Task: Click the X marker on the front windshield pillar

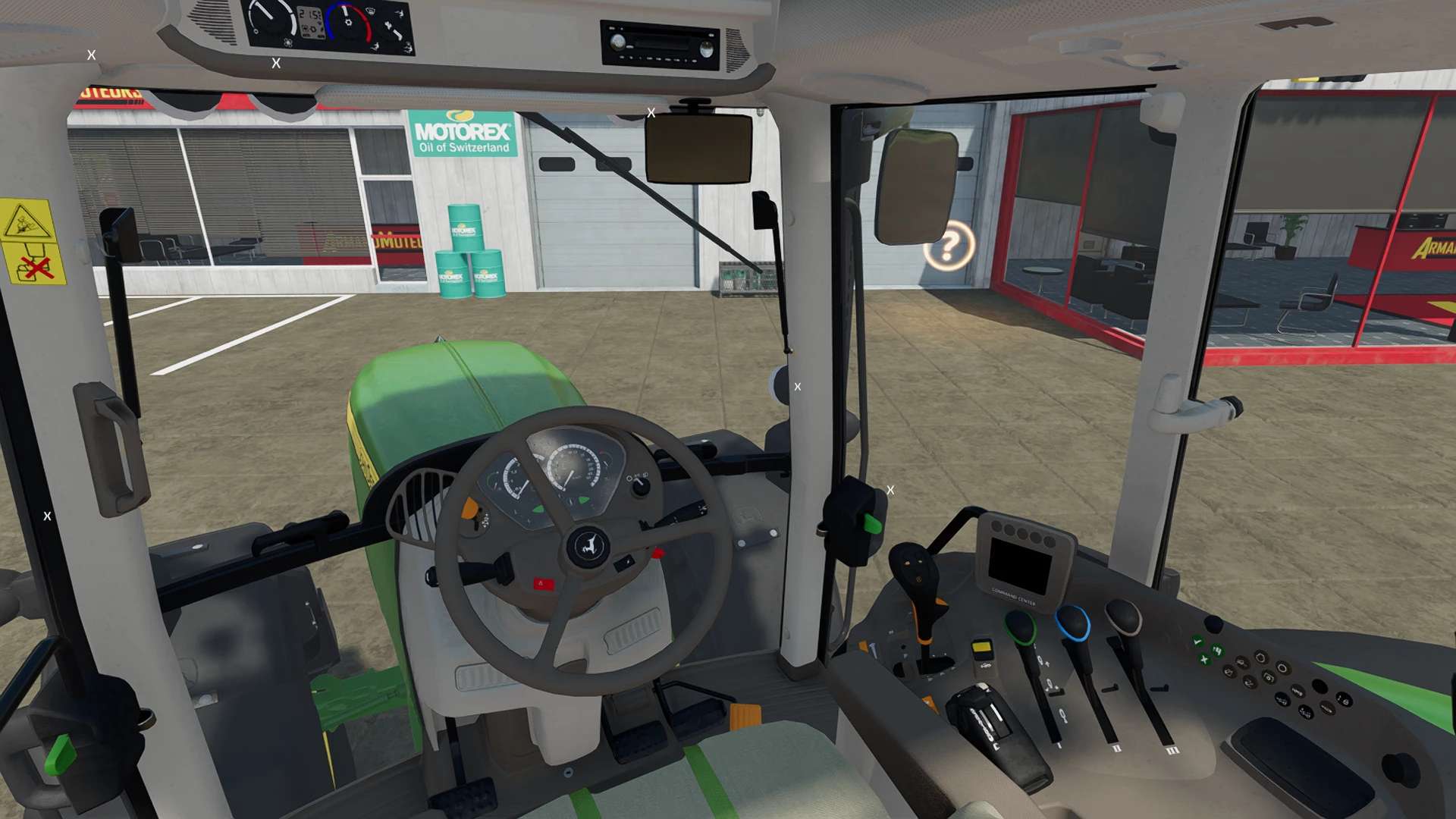Action: click(798, 387)
